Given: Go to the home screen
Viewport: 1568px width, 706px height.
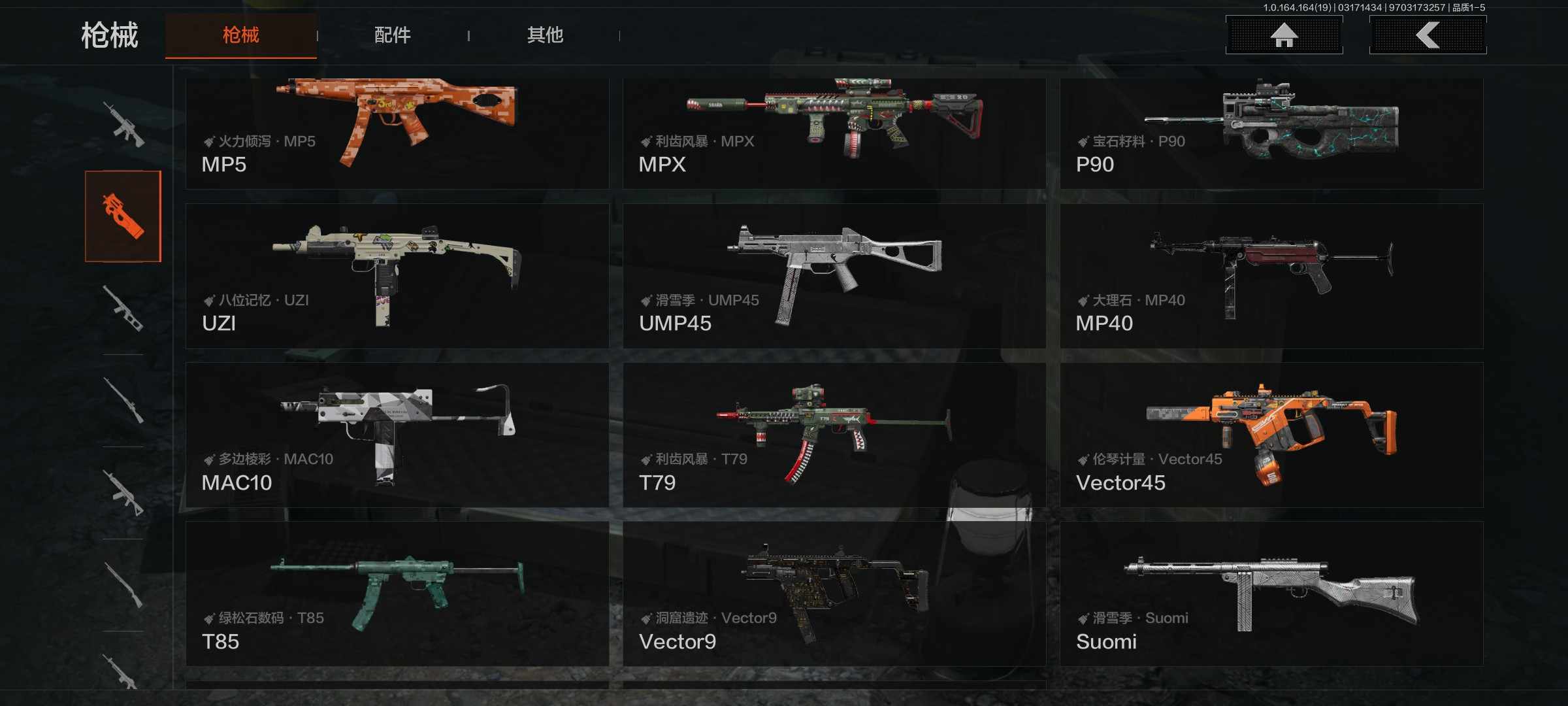Looking at the screenshot, I should [x=1284, y=35].
